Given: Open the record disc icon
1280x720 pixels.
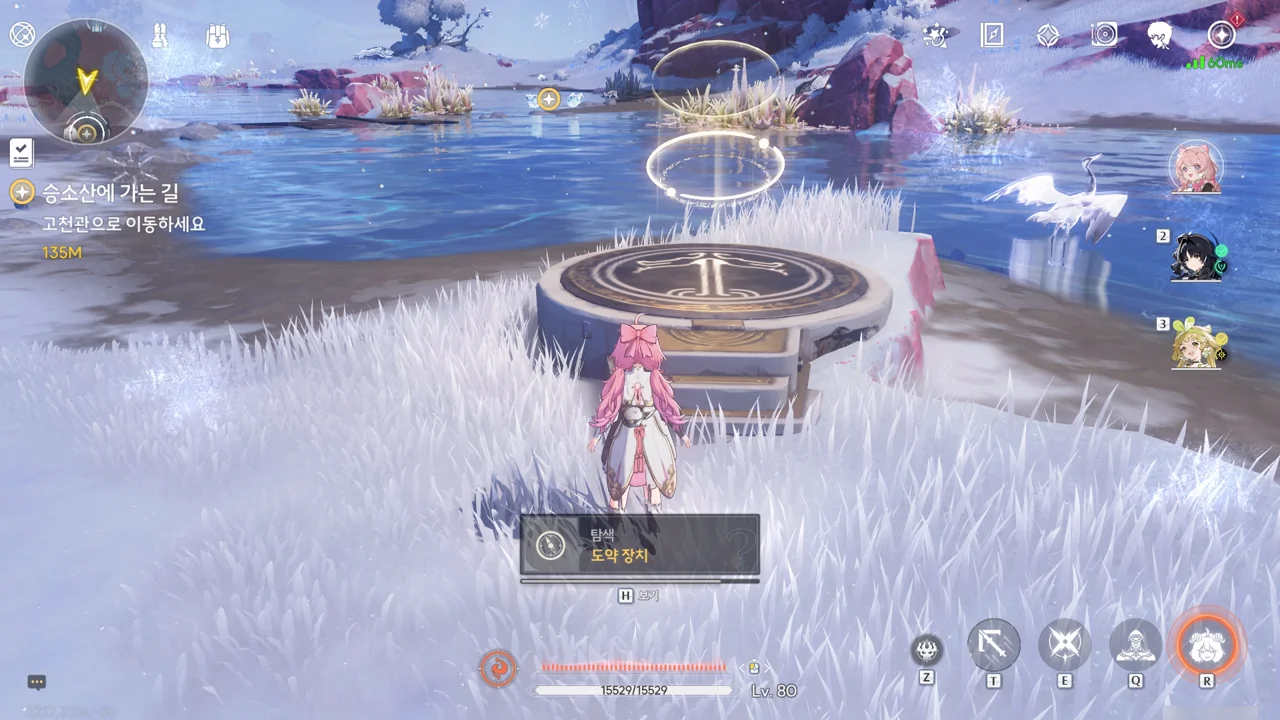Looking at the screenshot, I should tap(1104, 36).
